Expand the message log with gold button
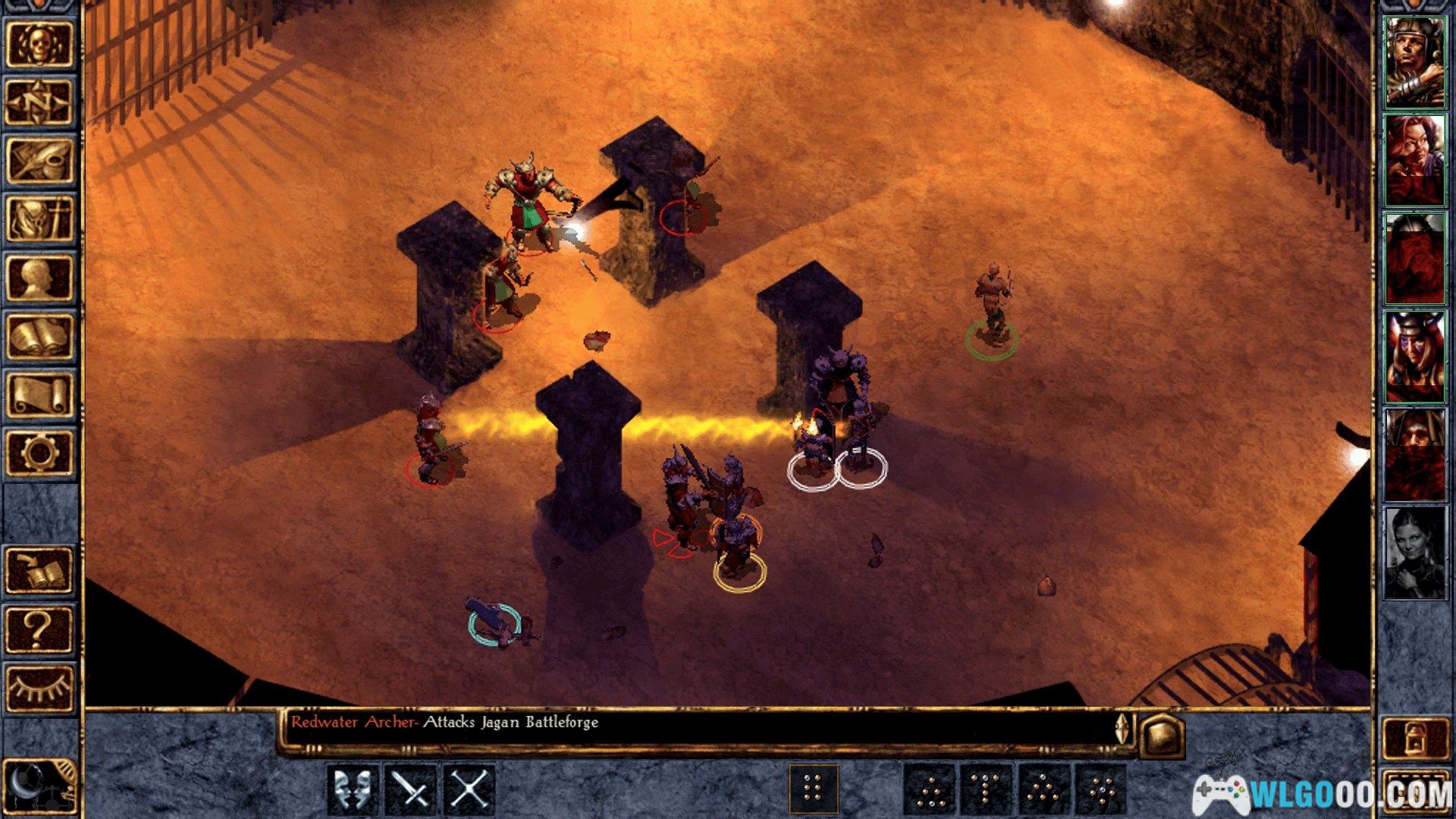This screenshot has width=1456, height=819. click(x=1162, y=733)
